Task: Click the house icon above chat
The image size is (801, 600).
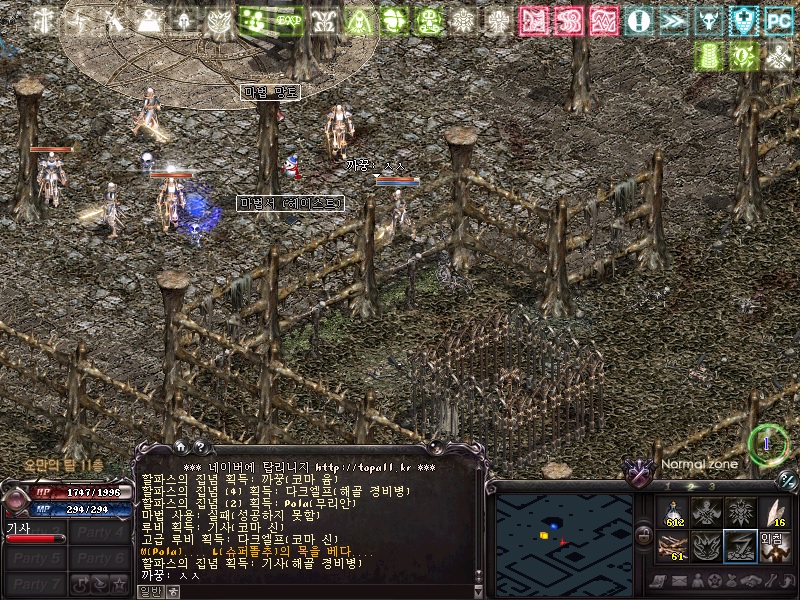Action: pyautogui.click(x=180, y=447)
